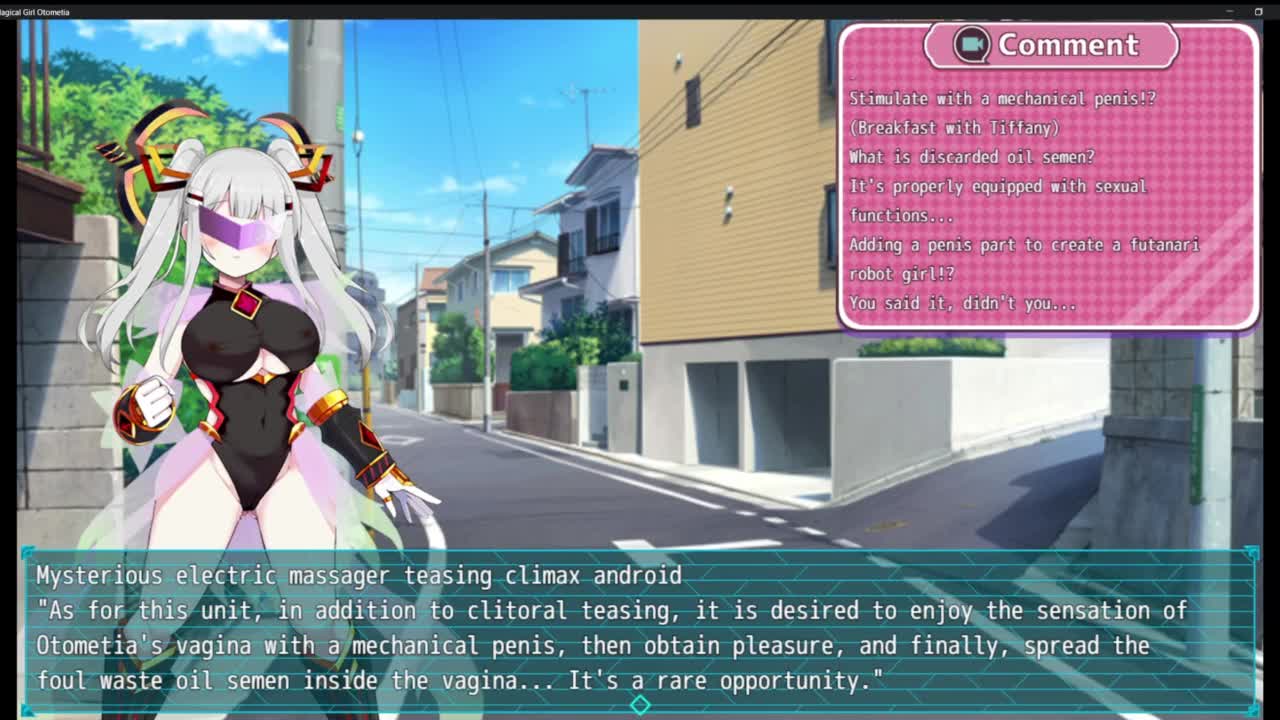Image resolution: width=1280 pixels, height=720 pixels.
Task: Minimize the game window
Action: [x=1229, y=11]
